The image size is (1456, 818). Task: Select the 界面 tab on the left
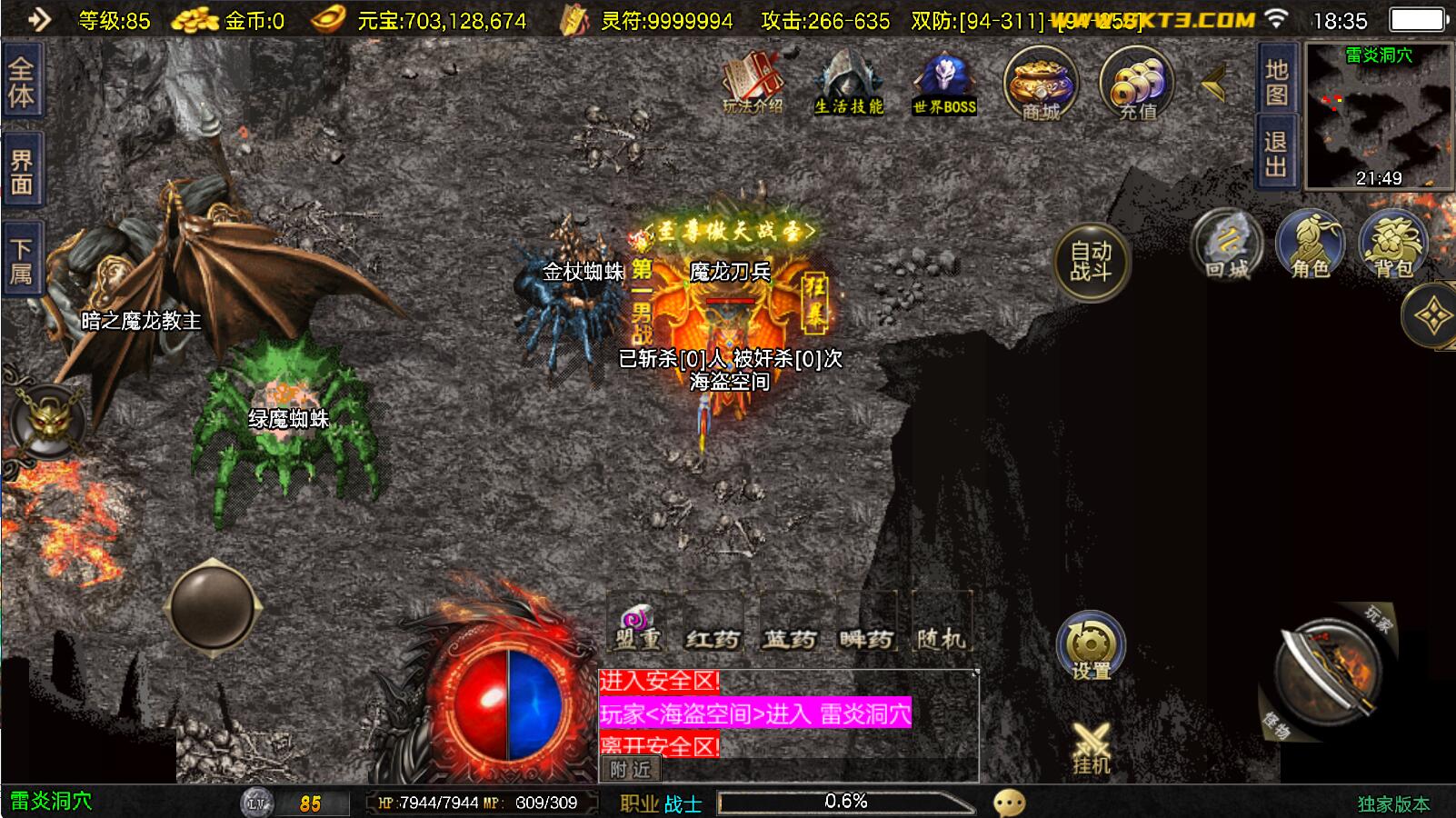click(x=21, y=173)
